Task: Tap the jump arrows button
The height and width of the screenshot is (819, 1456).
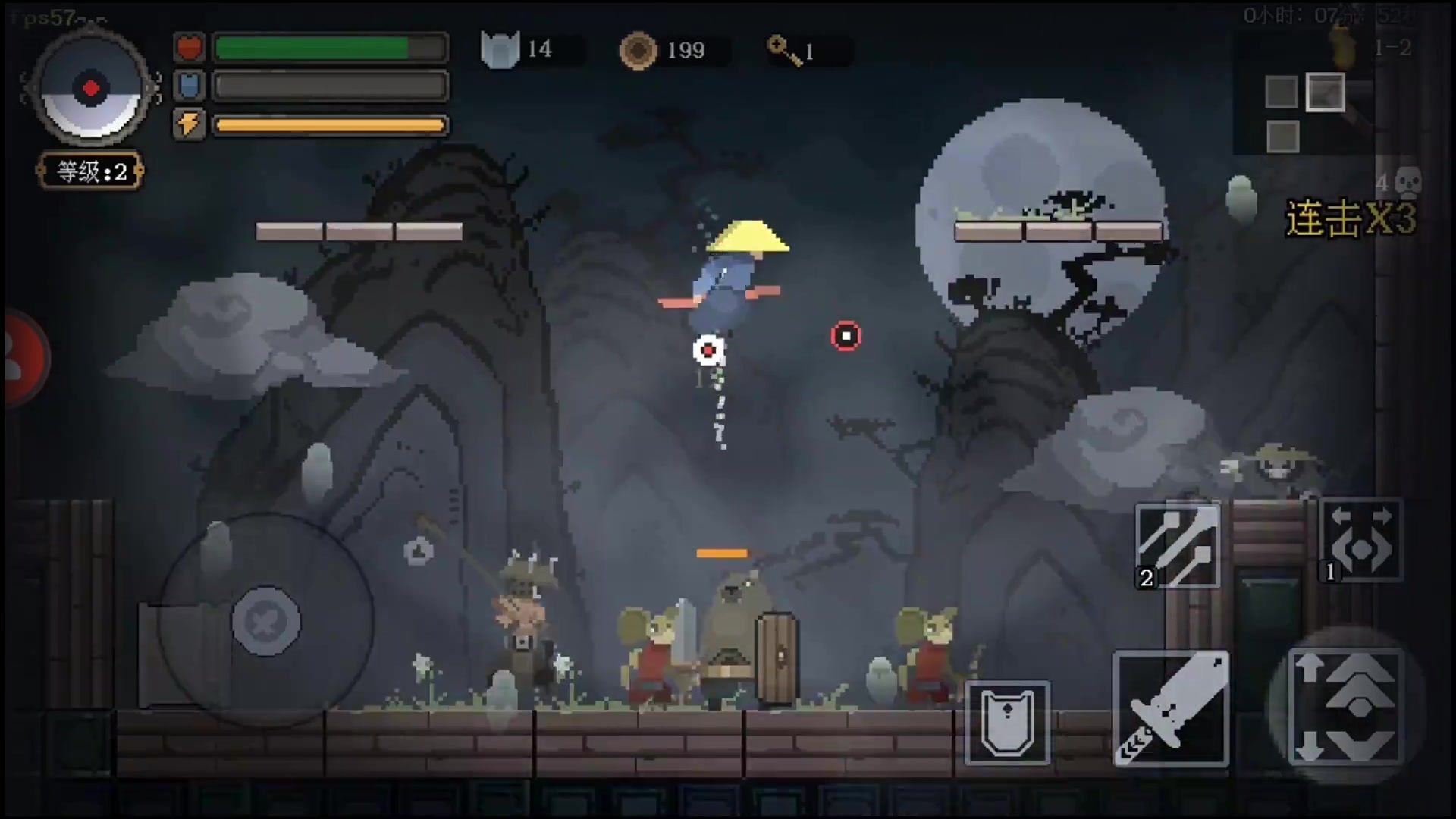Action: (1346, 708)
